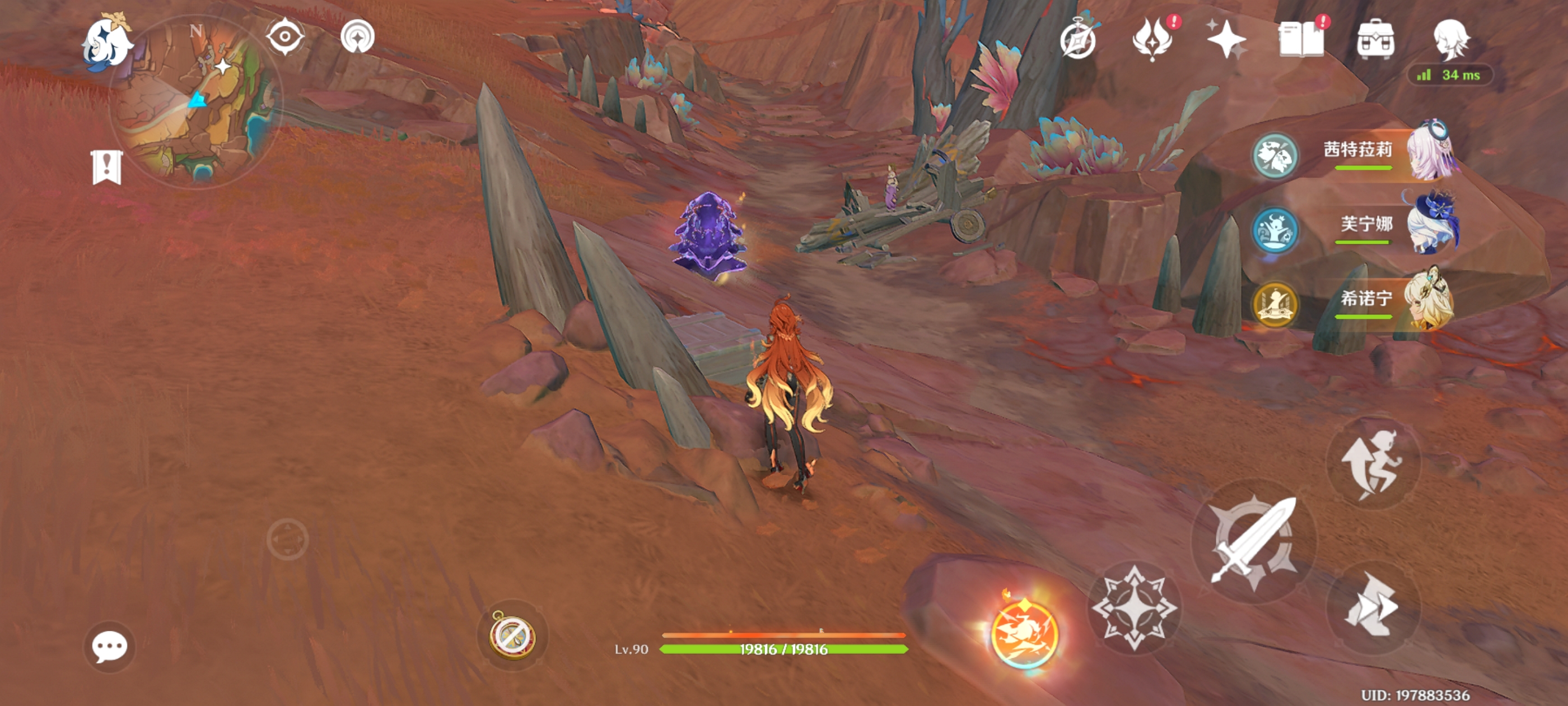Tap the eye-shaped icon beside the minimap
Screen dimensions: 1568x706
[284, 36]
